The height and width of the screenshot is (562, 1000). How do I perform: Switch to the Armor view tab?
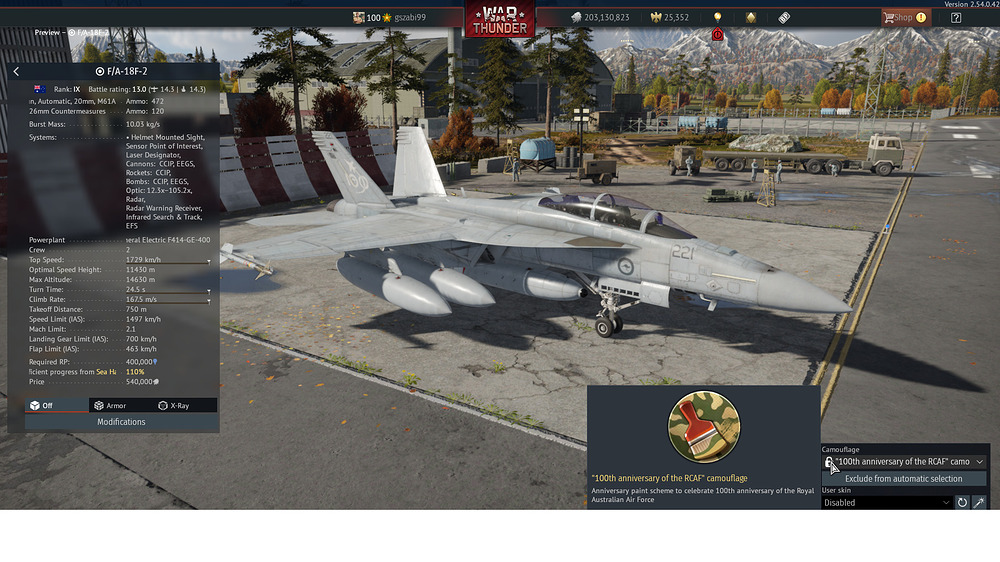pyautogui.click(x=110, y=405)
